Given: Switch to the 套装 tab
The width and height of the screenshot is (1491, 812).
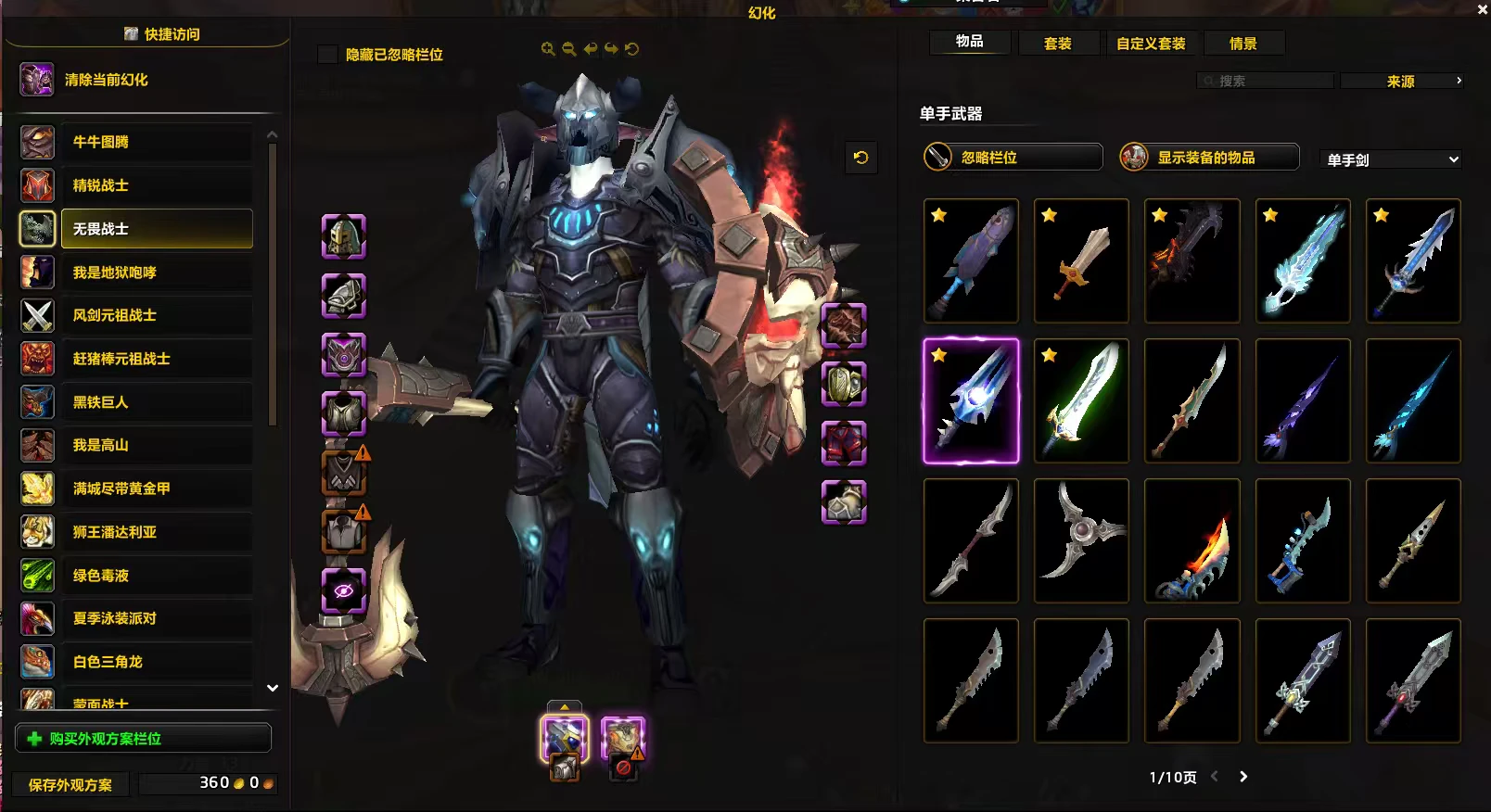Looking at the screenshot, I should 1057,44.
